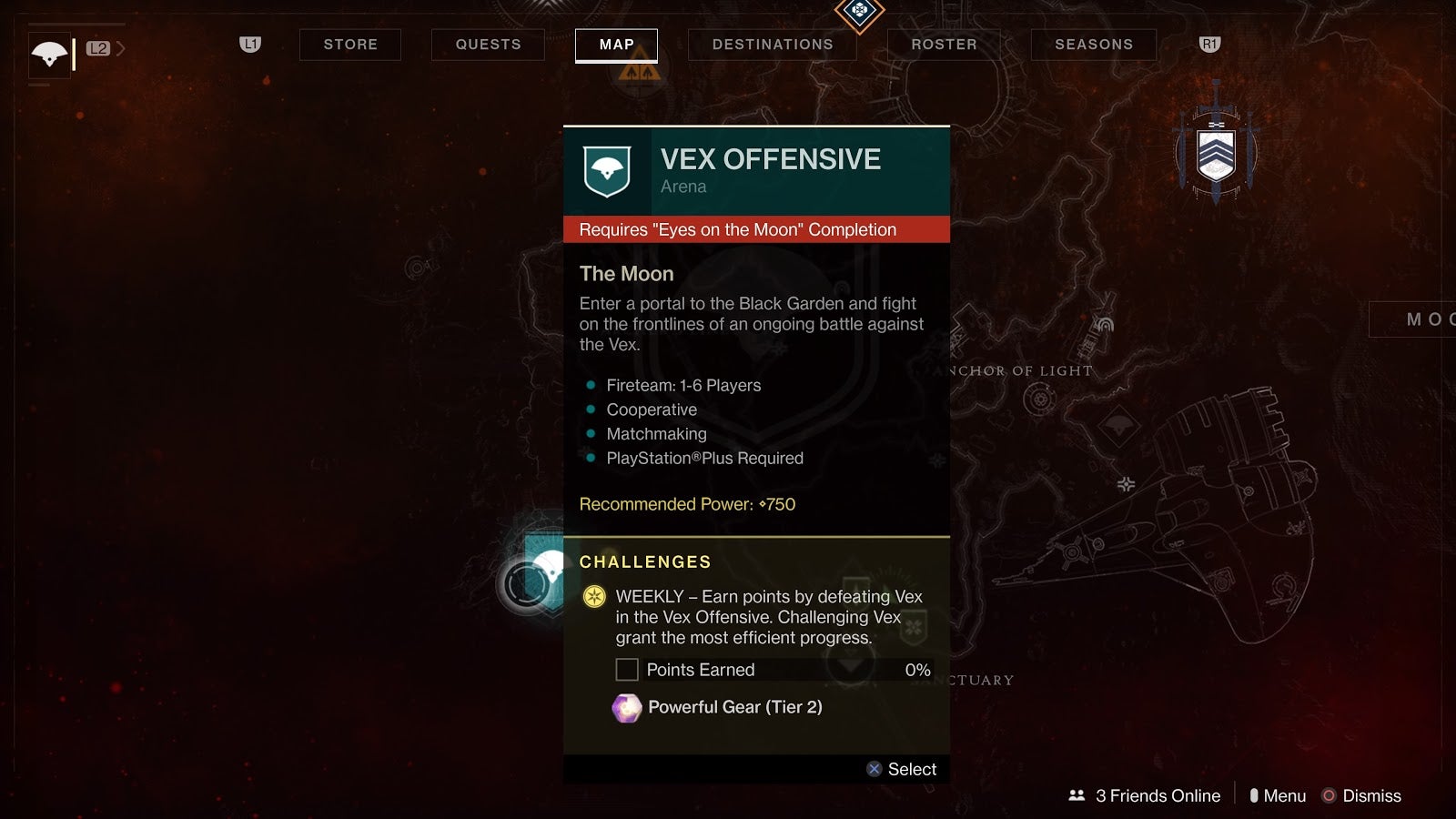Click the crest landing zone marker on the map
Screen dimensions: 1456x819
point(1216,150)
